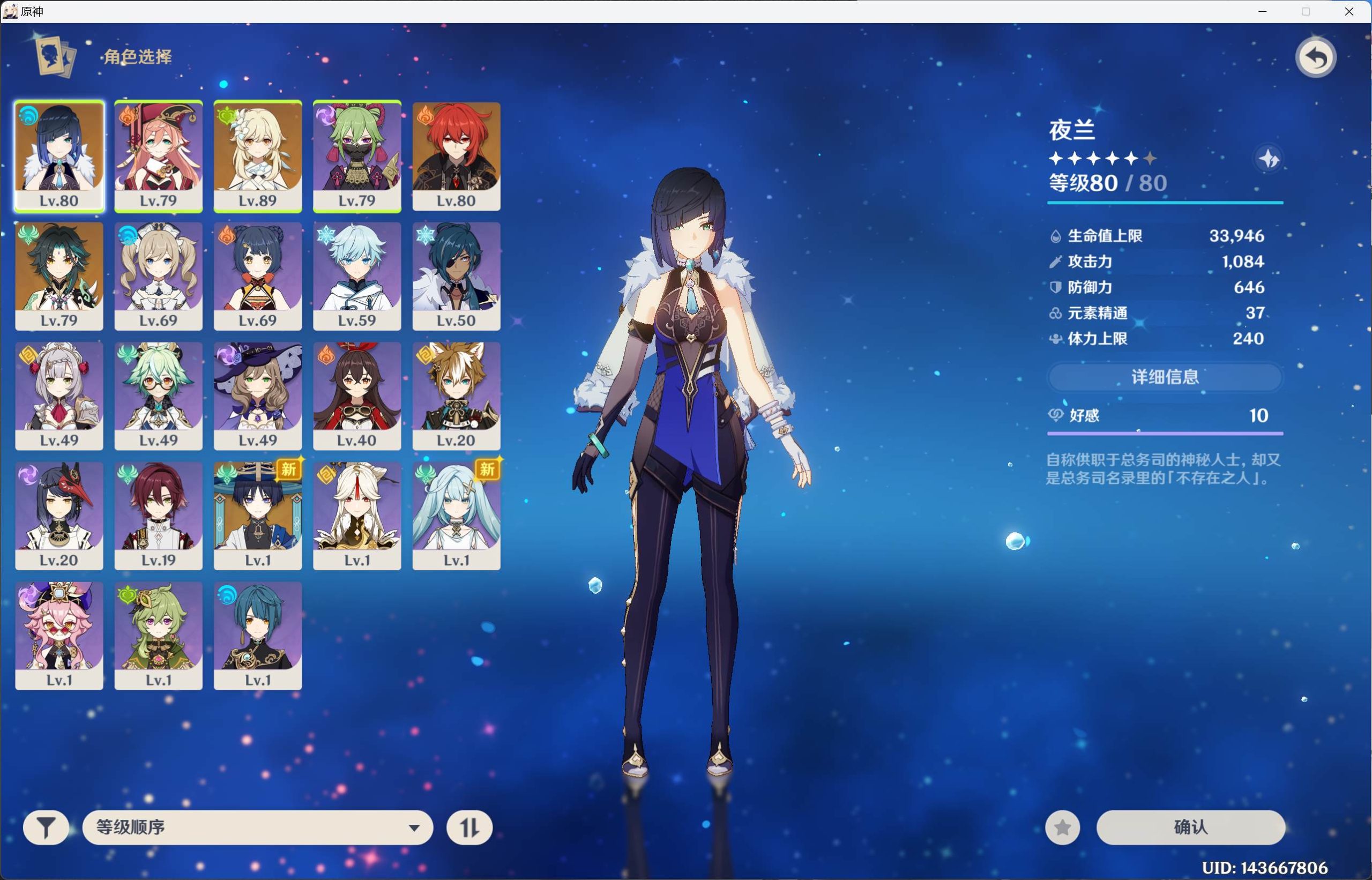Open the character filter funnel
The image size is (1372, 880).
click(46, 827)
